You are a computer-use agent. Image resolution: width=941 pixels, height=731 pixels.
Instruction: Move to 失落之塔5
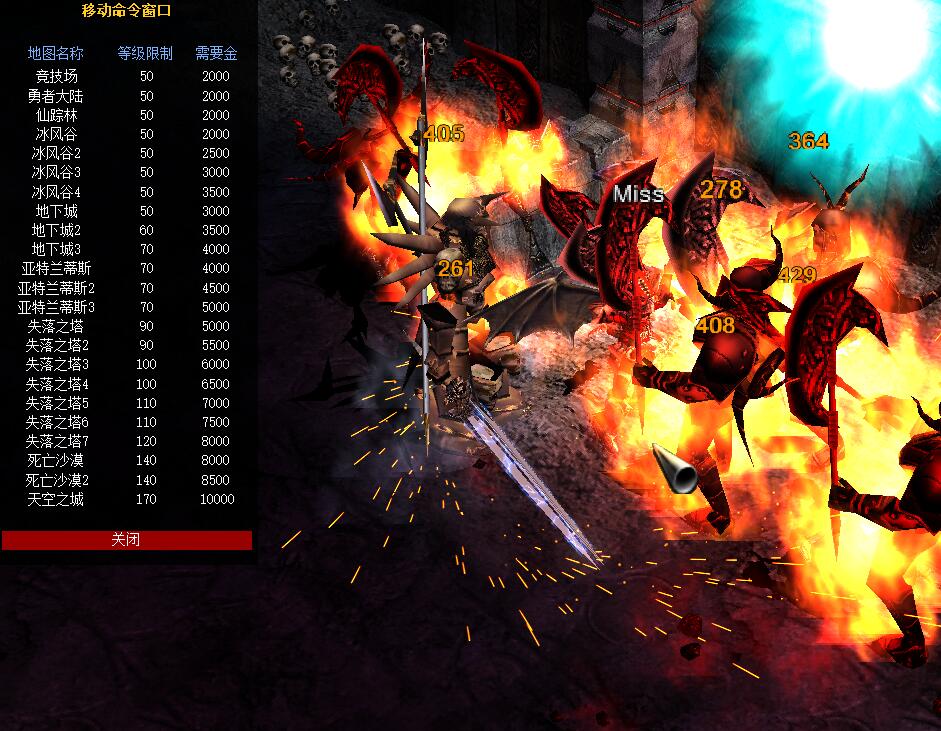[56, 403]
